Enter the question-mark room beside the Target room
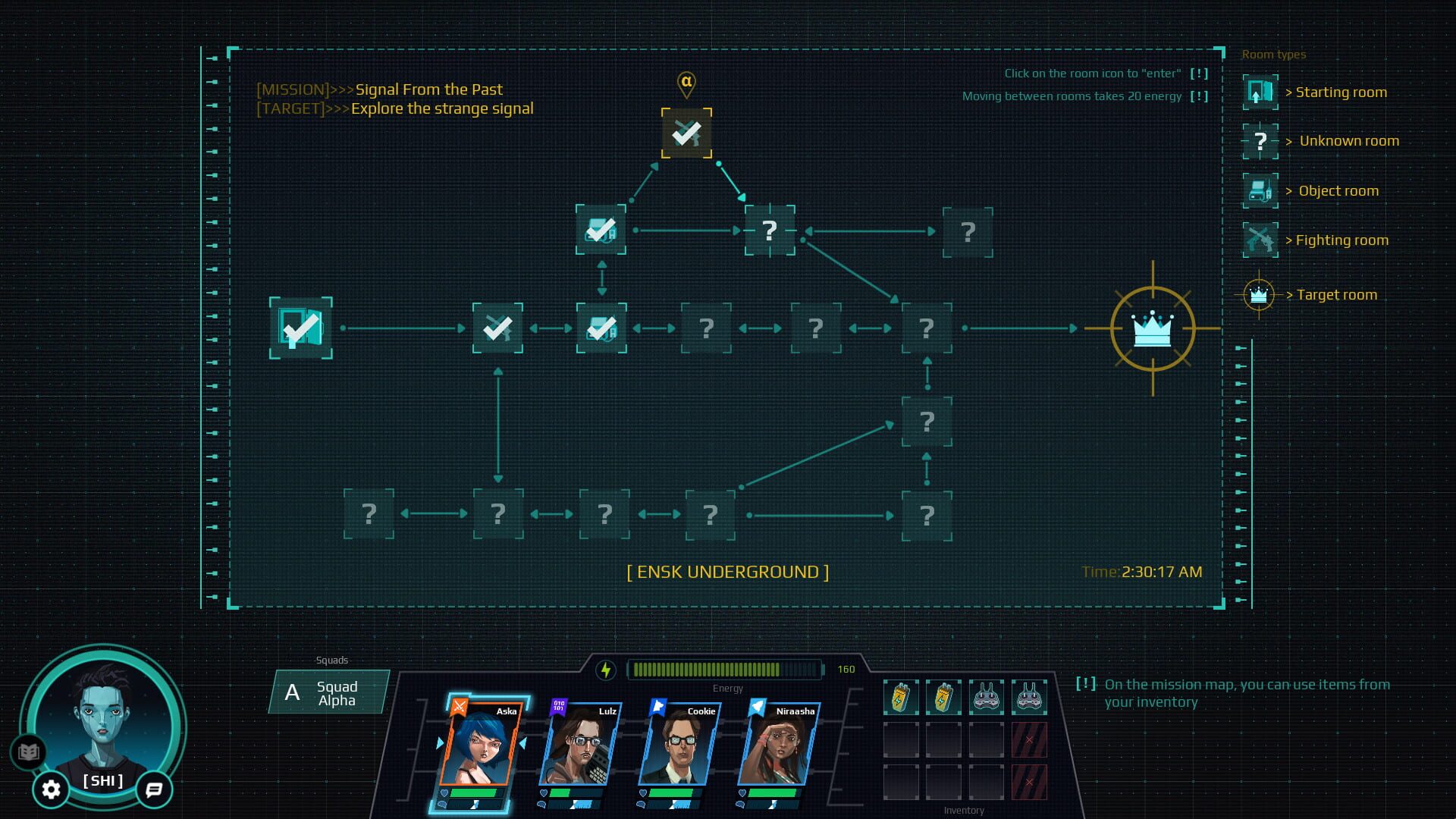Image resolution: width=1456 pixels, height=819 pixels. (927, 327)
